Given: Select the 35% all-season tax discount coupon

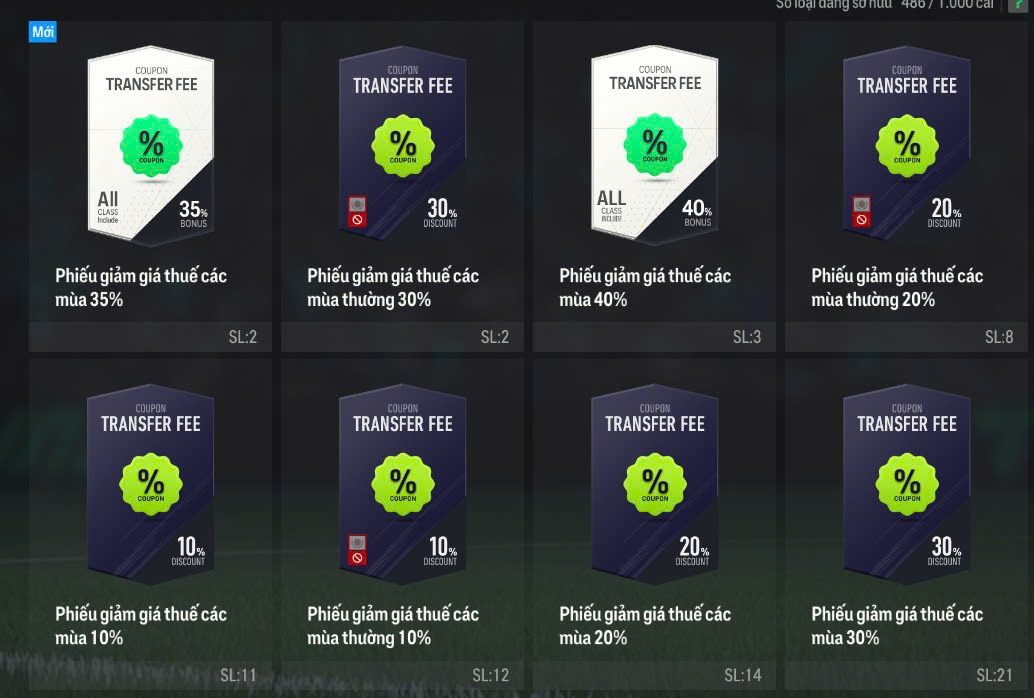Looking at the screenshot, I should tap(150, 150).
